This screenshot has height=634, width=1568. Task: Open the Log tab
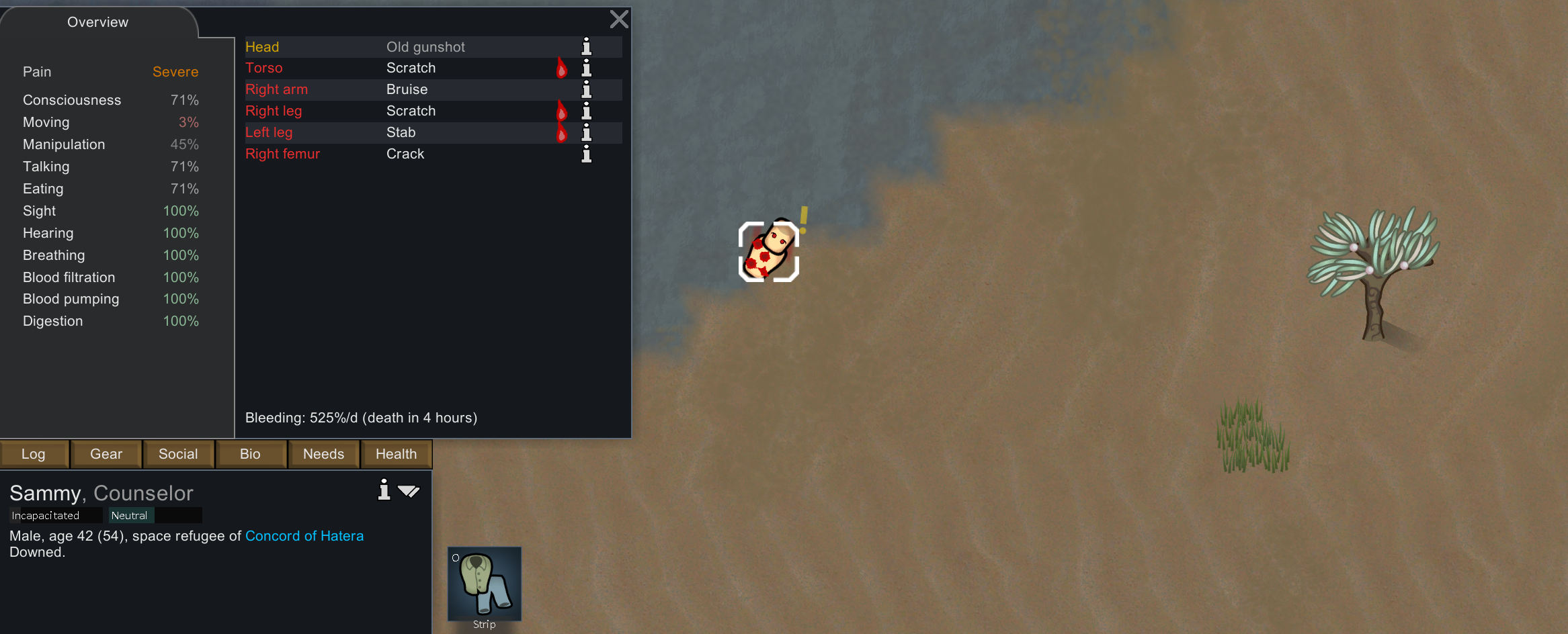click(x=34, y=454)
